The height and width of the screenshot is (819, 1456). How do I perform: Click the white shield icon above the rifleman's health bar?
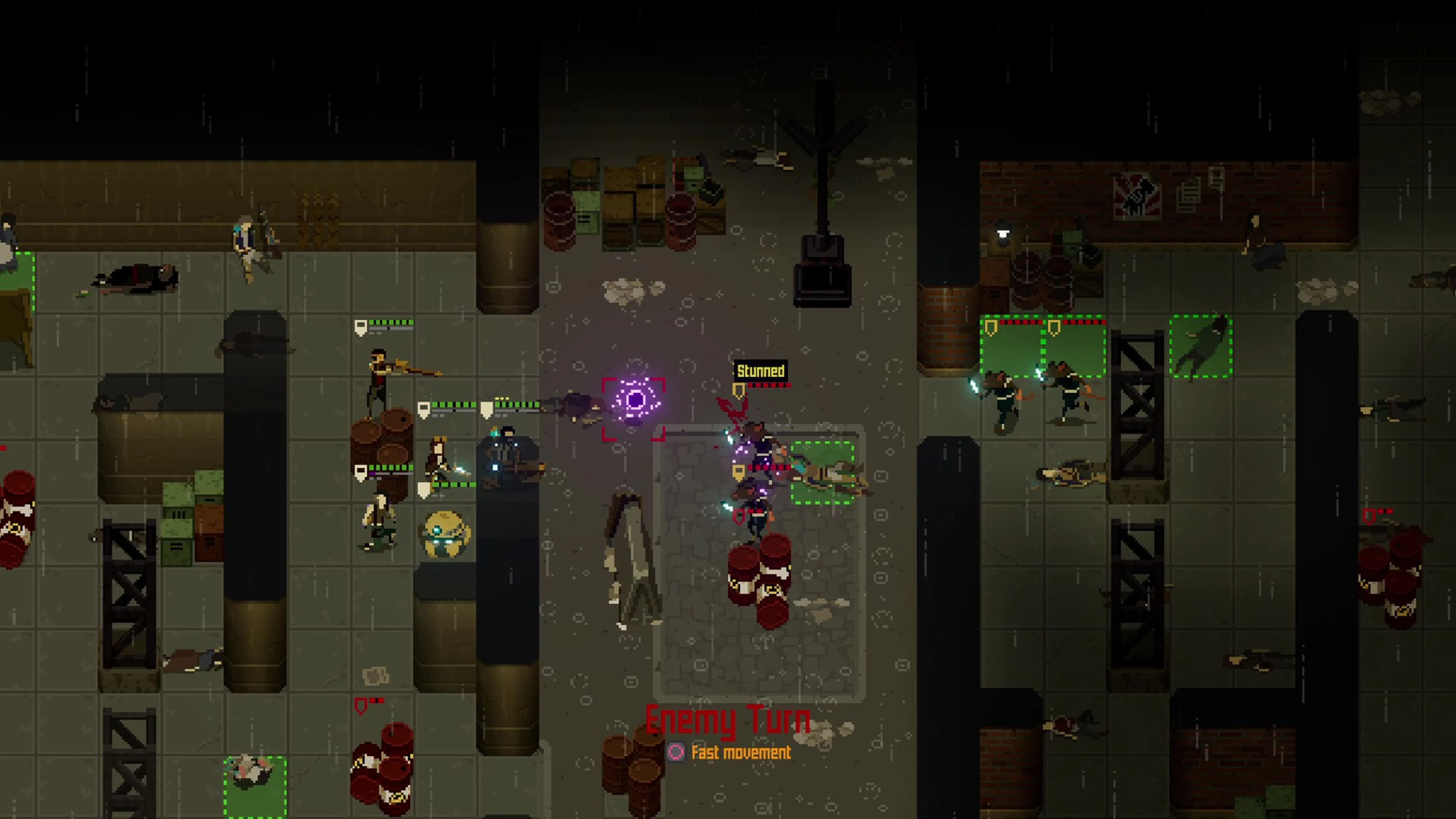362,326
